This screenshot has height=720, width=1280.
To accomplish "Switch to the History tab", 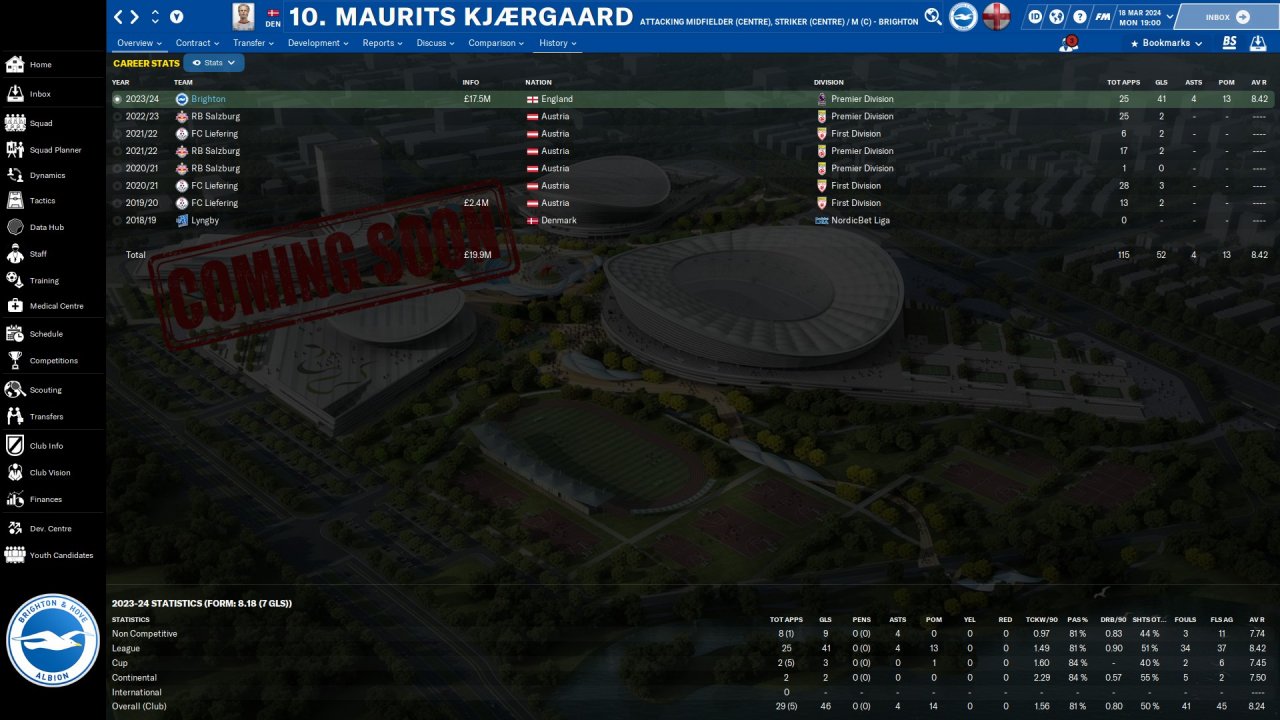I will tap(558, 44).
